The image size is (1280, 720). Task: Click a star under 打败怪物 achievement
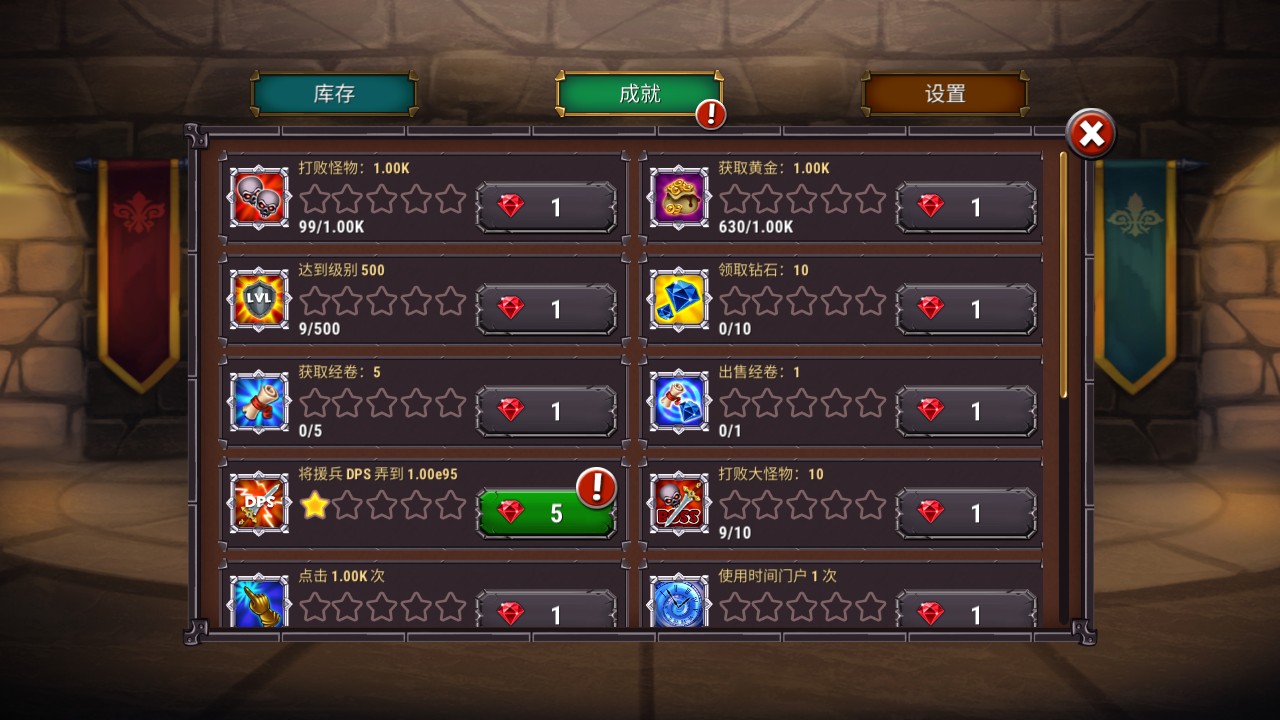pos(316,201)
